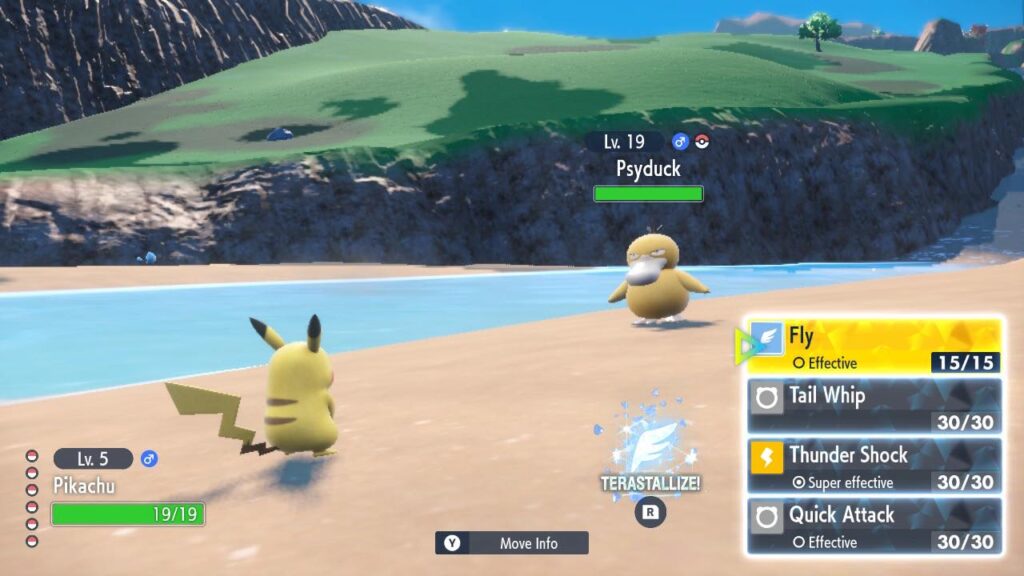This screenshot has width=1024, height=576.
Task: Activate the Terastallize icon
Action: tap(650, 450)
